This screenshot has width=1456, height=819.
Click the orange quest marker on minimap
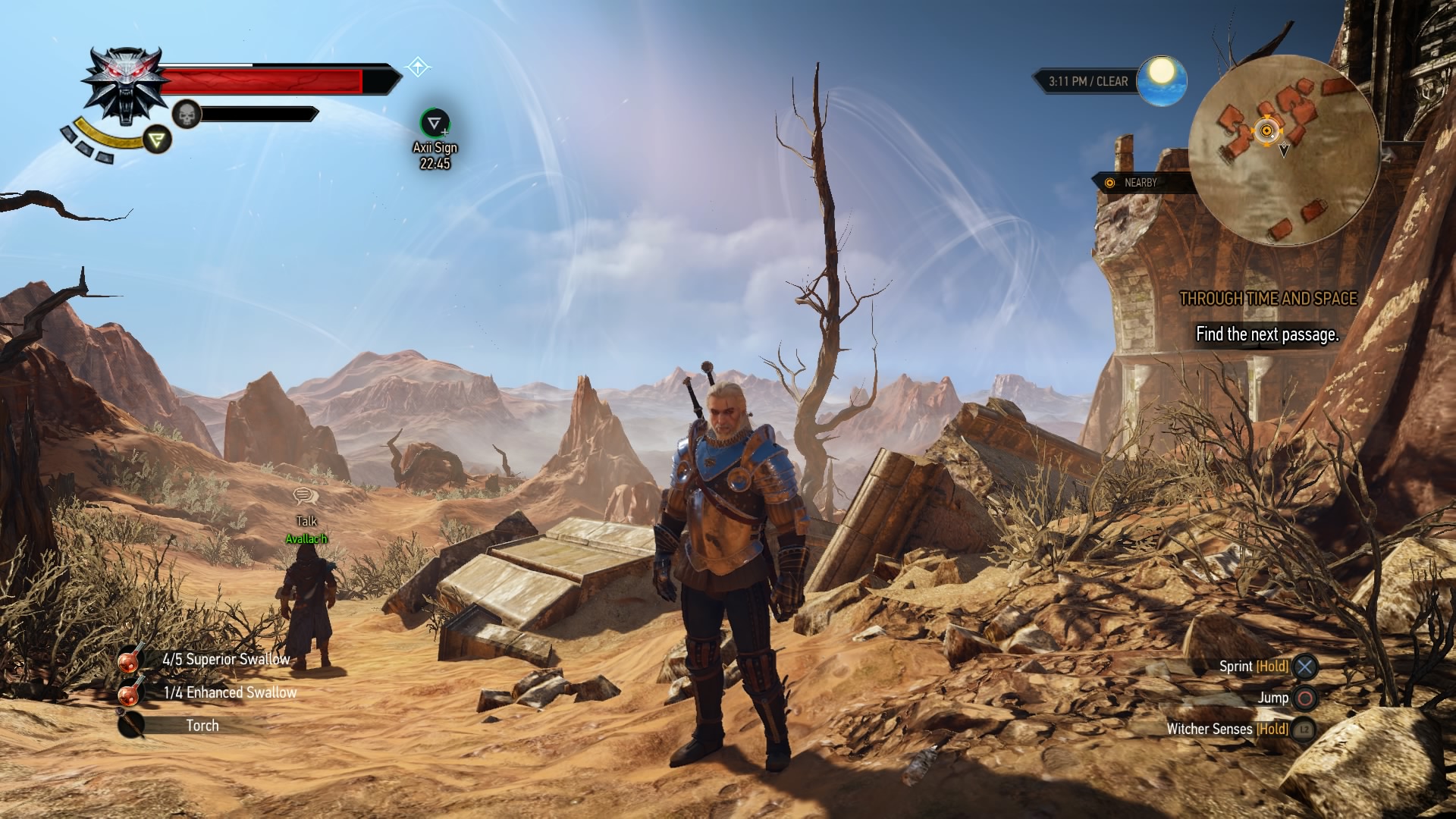coord(1265,130)
